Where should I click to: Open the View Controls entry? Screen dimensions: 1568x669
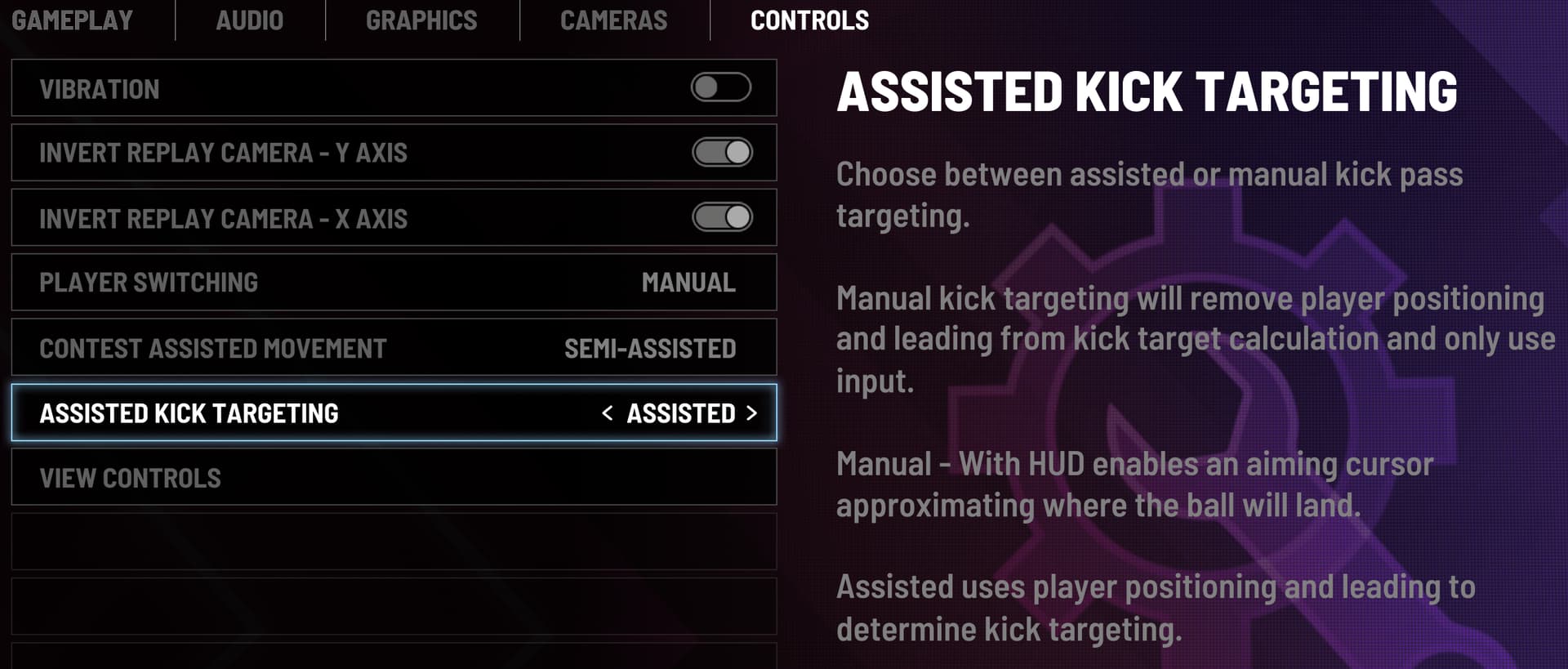point(394,478)
